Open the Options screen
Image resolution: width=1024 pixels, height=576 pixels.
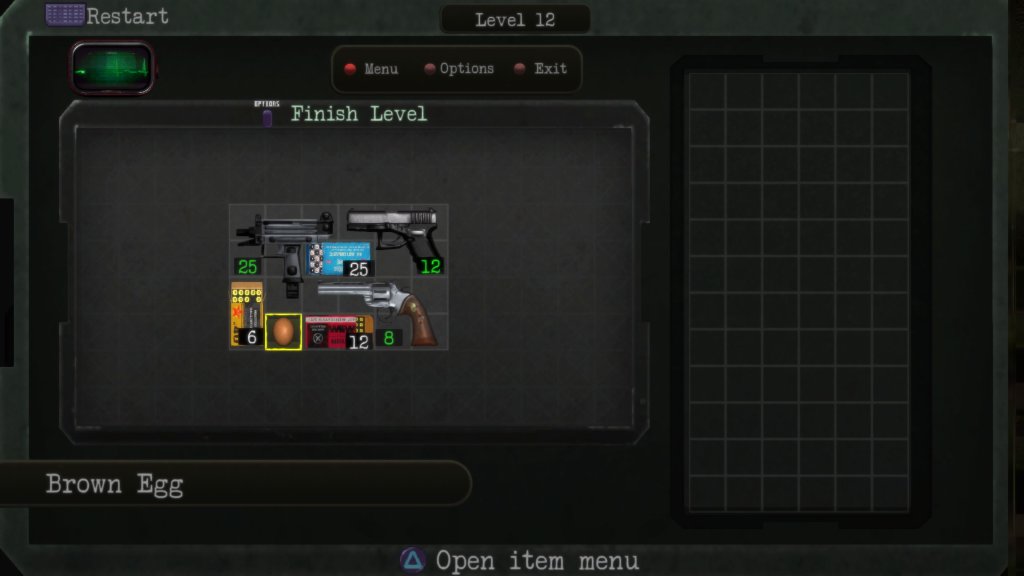coord(458,69)
